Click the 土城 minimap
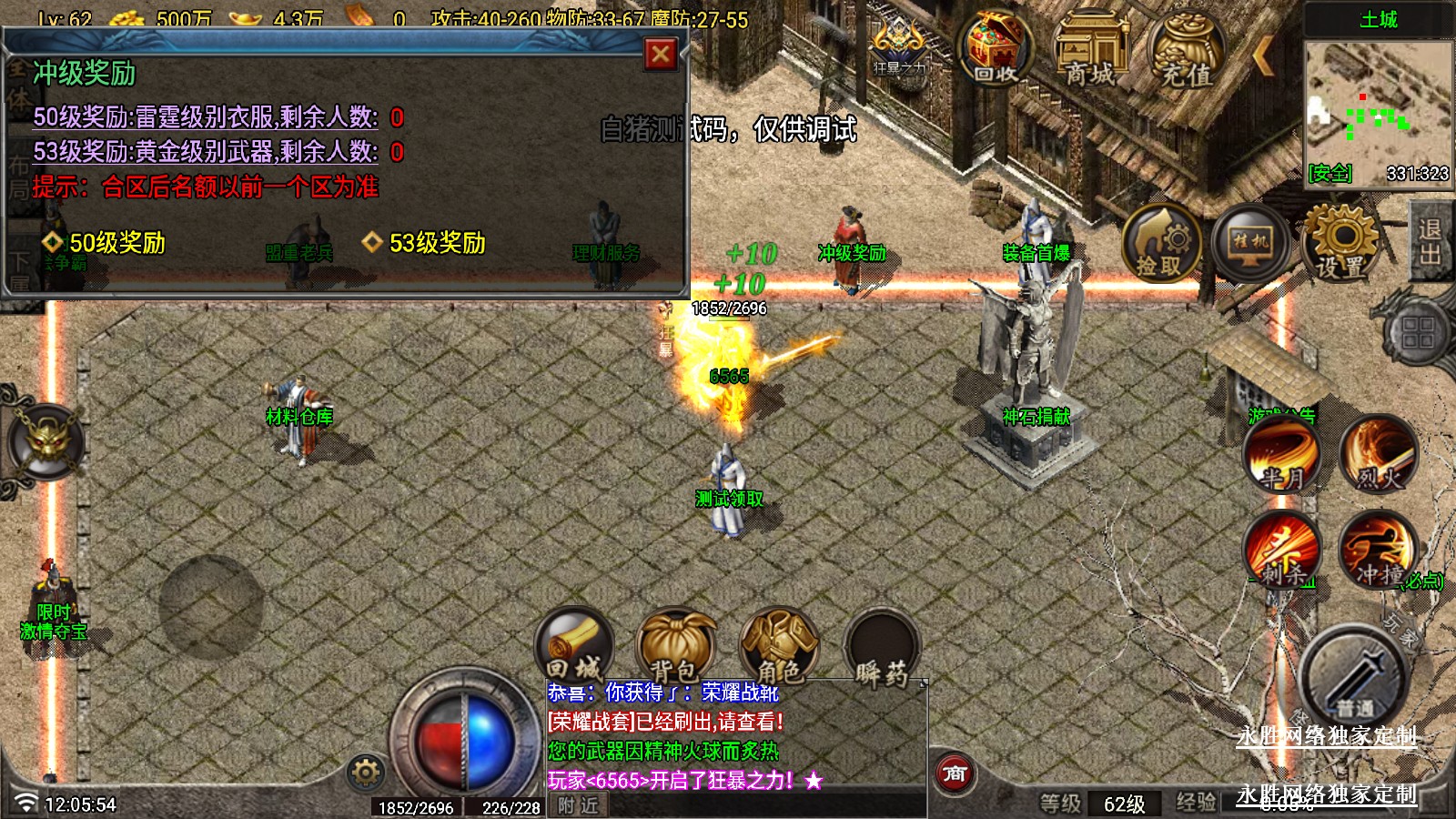The image size is (1456, 819). pyautogui.click(x=1378, y=109)
